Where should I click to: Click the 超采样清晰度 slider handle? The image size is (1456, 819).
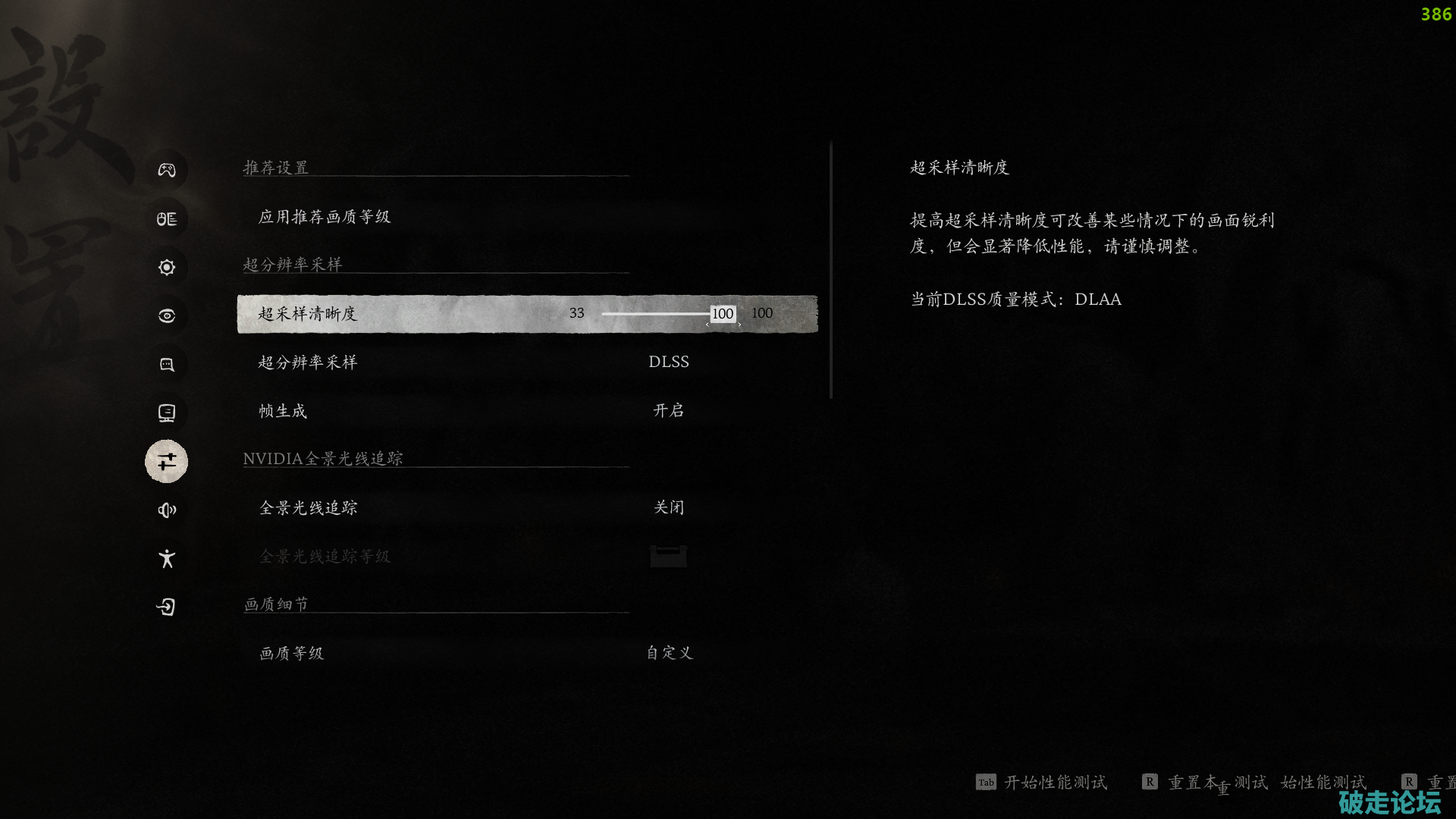tap(723, 314)
